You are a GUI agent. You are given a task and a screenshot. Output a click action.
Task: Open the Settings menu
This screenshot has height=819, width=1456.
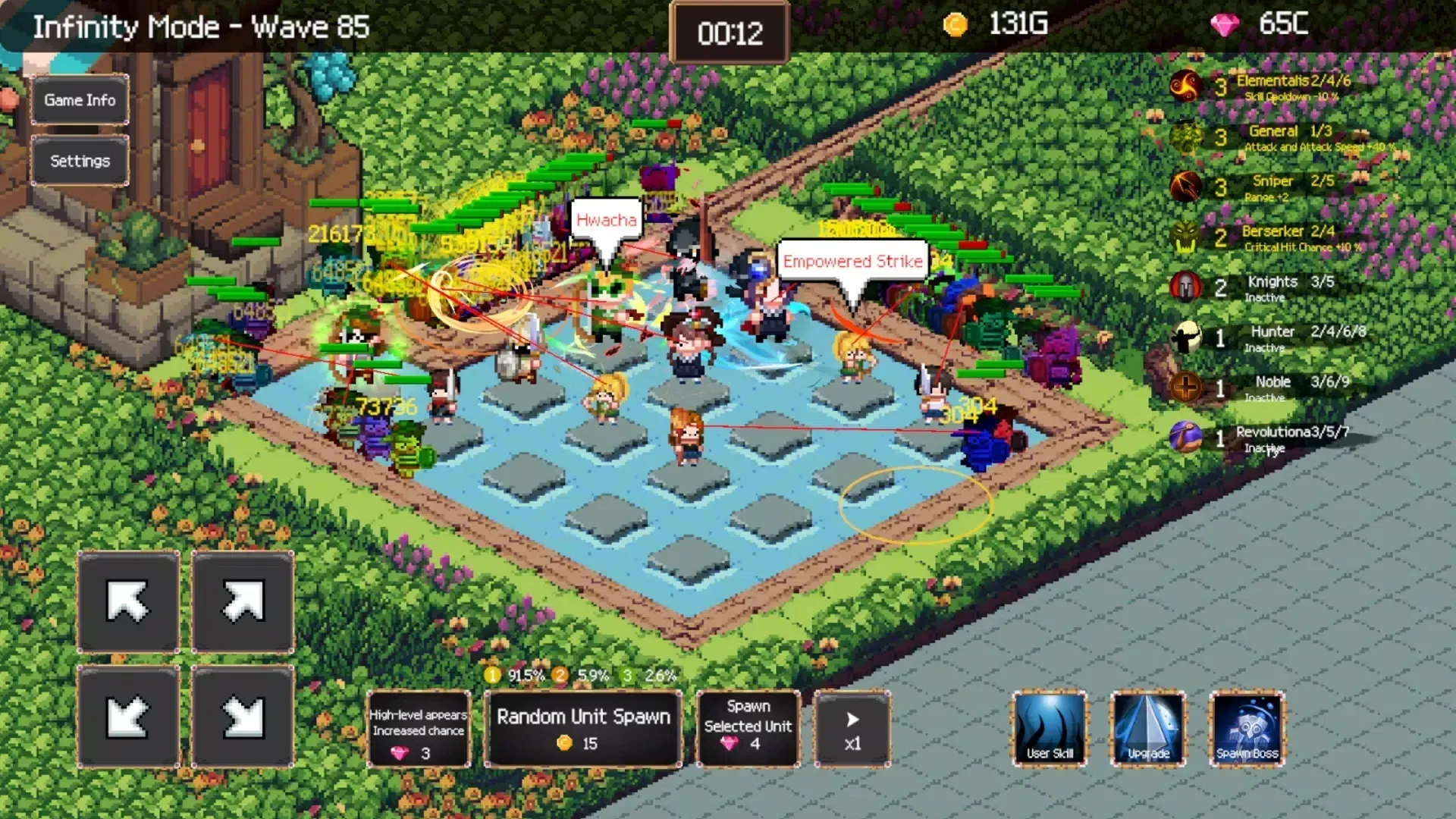(x=79, y=161)
